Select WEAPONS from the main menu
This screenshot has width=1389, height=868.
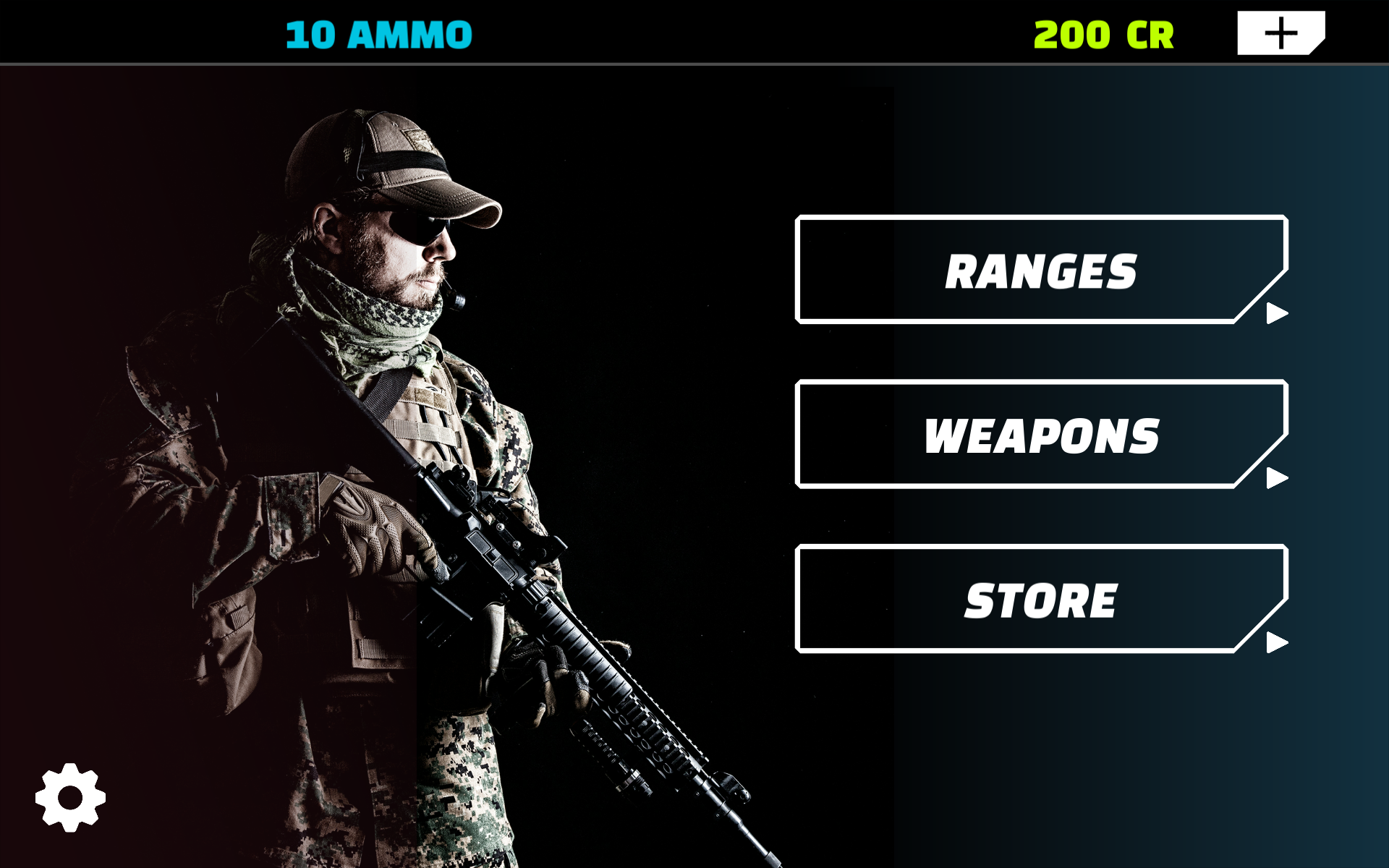click(1042, 434)
